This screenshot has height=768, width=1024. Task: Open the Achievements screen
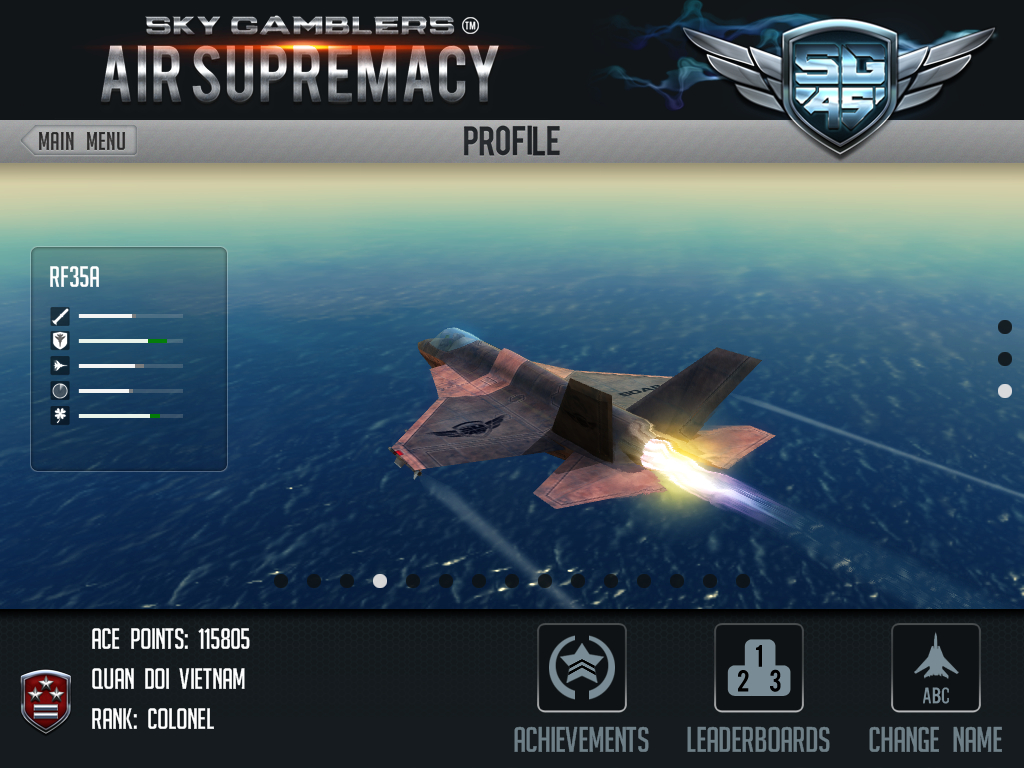click(x=582, y=668)
